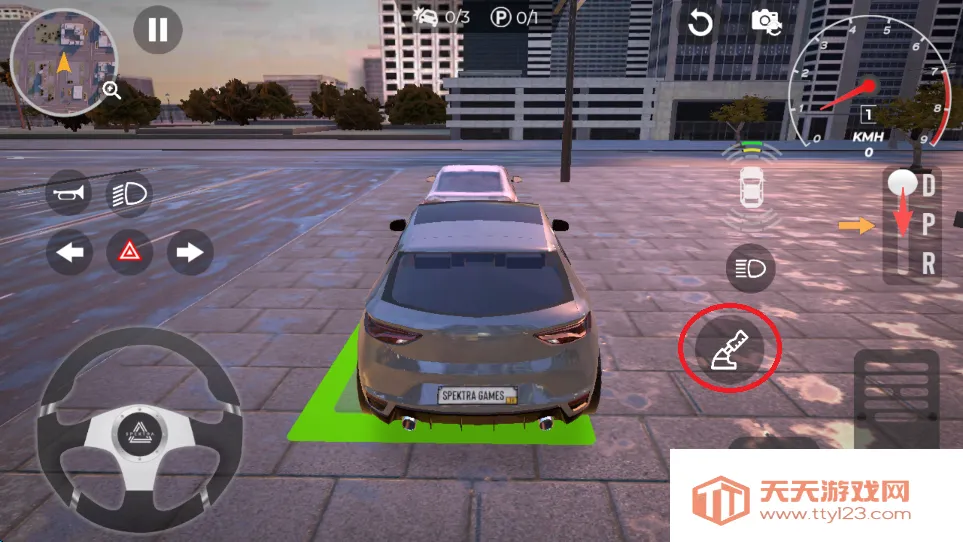
Task: Toggle the low beam lights under the parking sensor
Action: [750, 268]
